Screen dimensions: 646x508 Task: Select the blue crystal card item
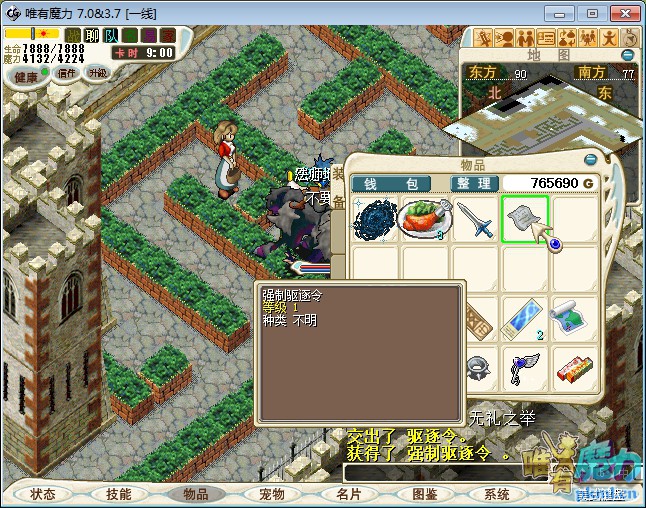(x=525, y=317)
